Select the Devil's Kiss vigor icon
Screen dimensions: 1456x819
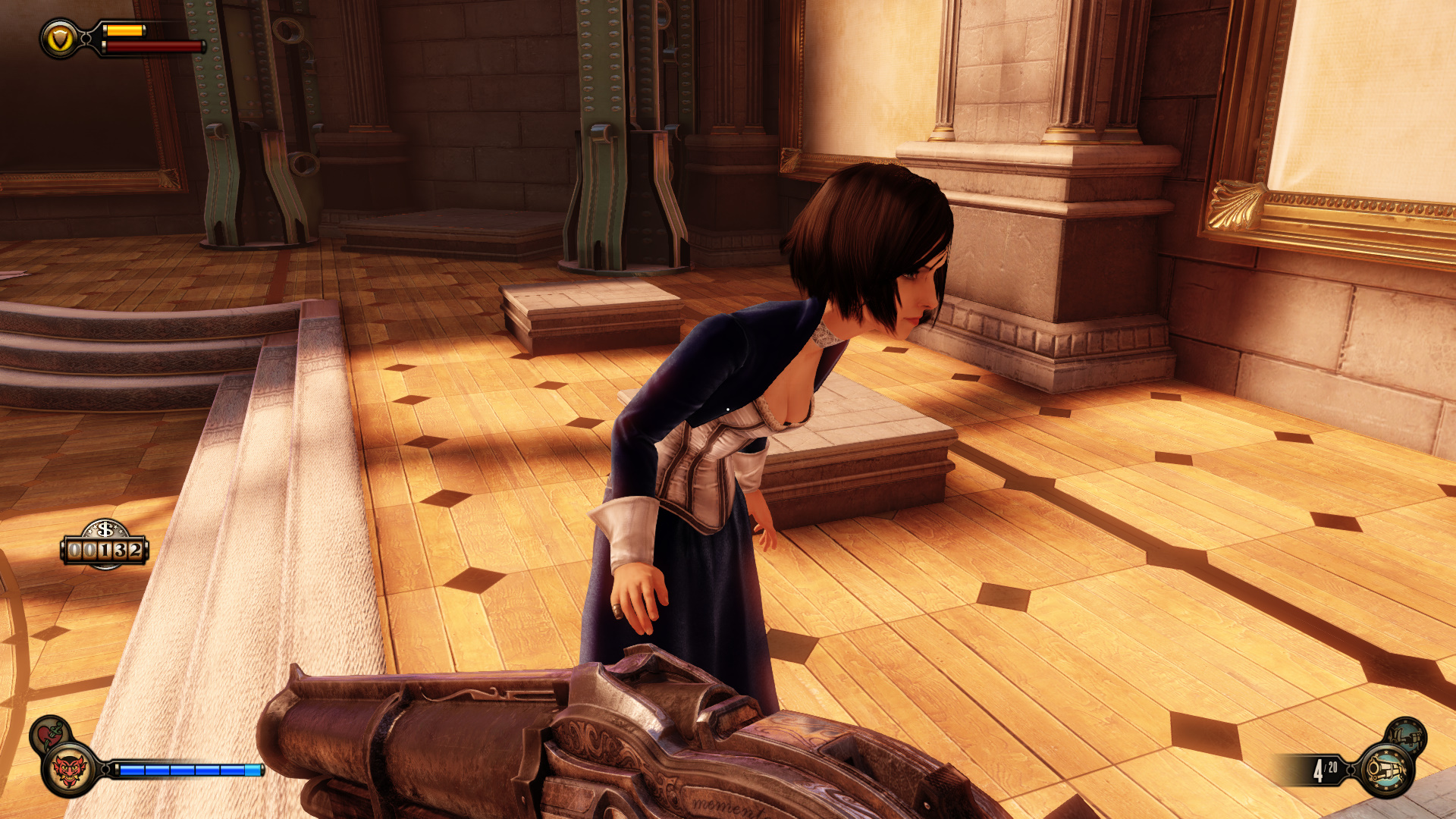(x=69, y=770)
